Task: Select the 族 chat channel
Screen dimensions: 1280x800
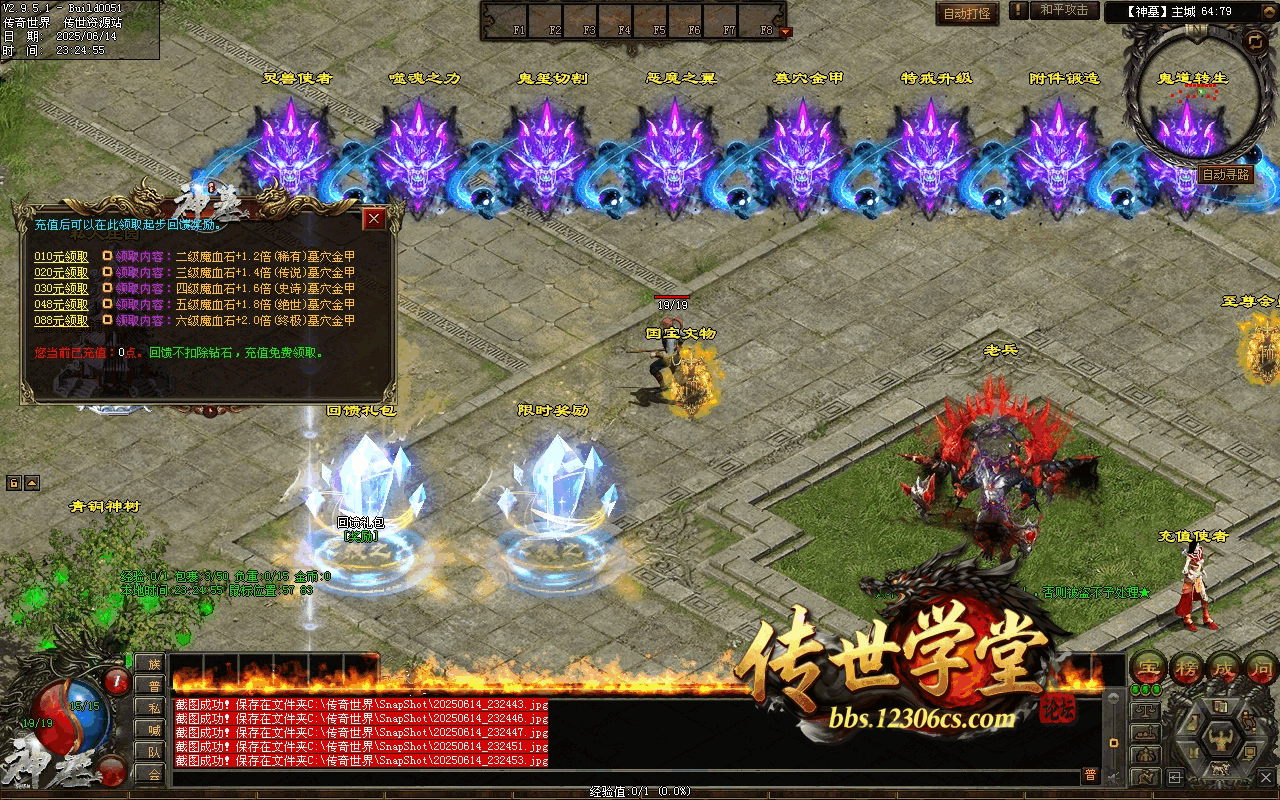Action: point(153,664)
